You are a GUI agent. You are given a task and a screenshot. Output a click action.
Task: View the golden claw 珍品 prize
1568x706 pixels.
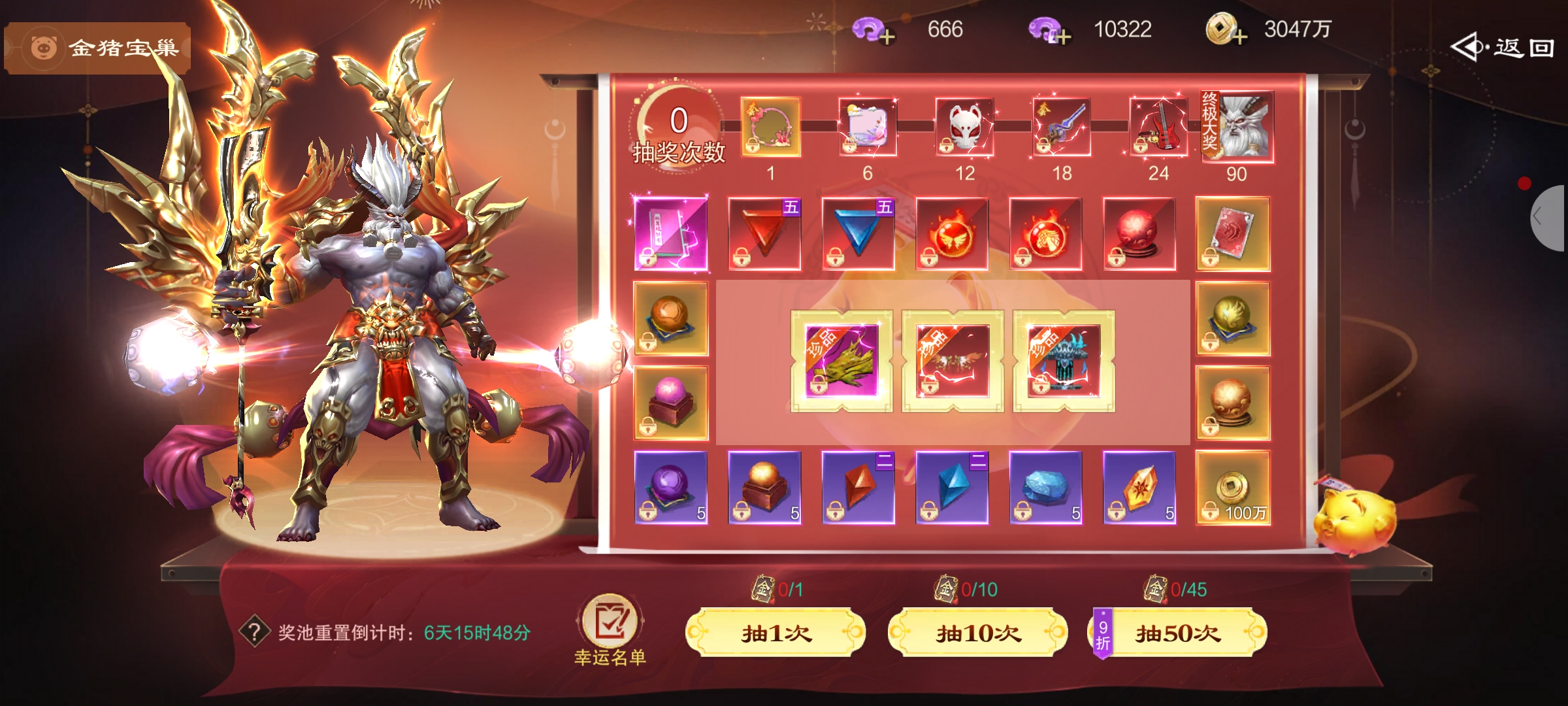coord(841,361)
